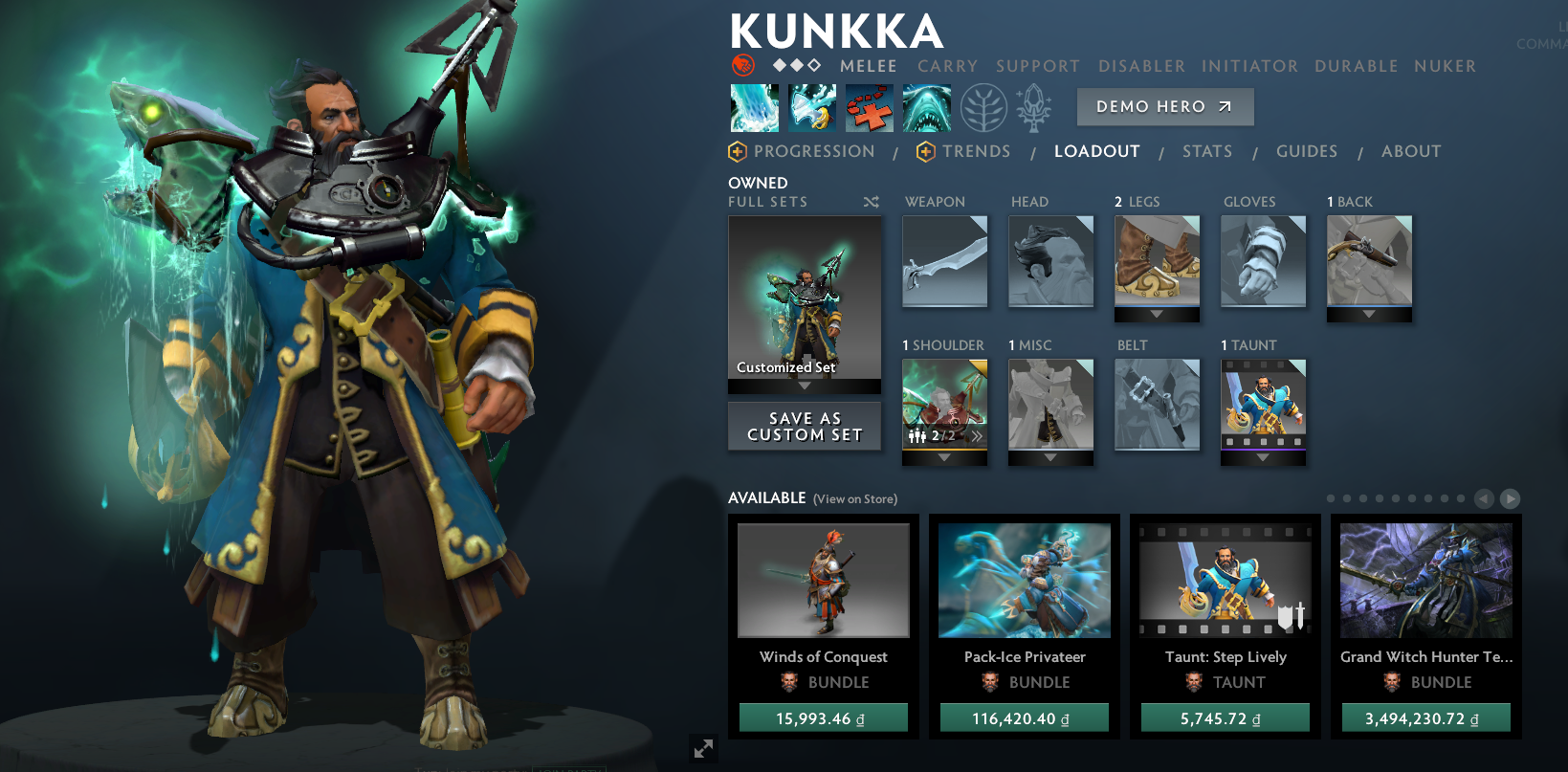
Task: Expand the Back slot dropdown arrow
Action: click(1369, 316)
